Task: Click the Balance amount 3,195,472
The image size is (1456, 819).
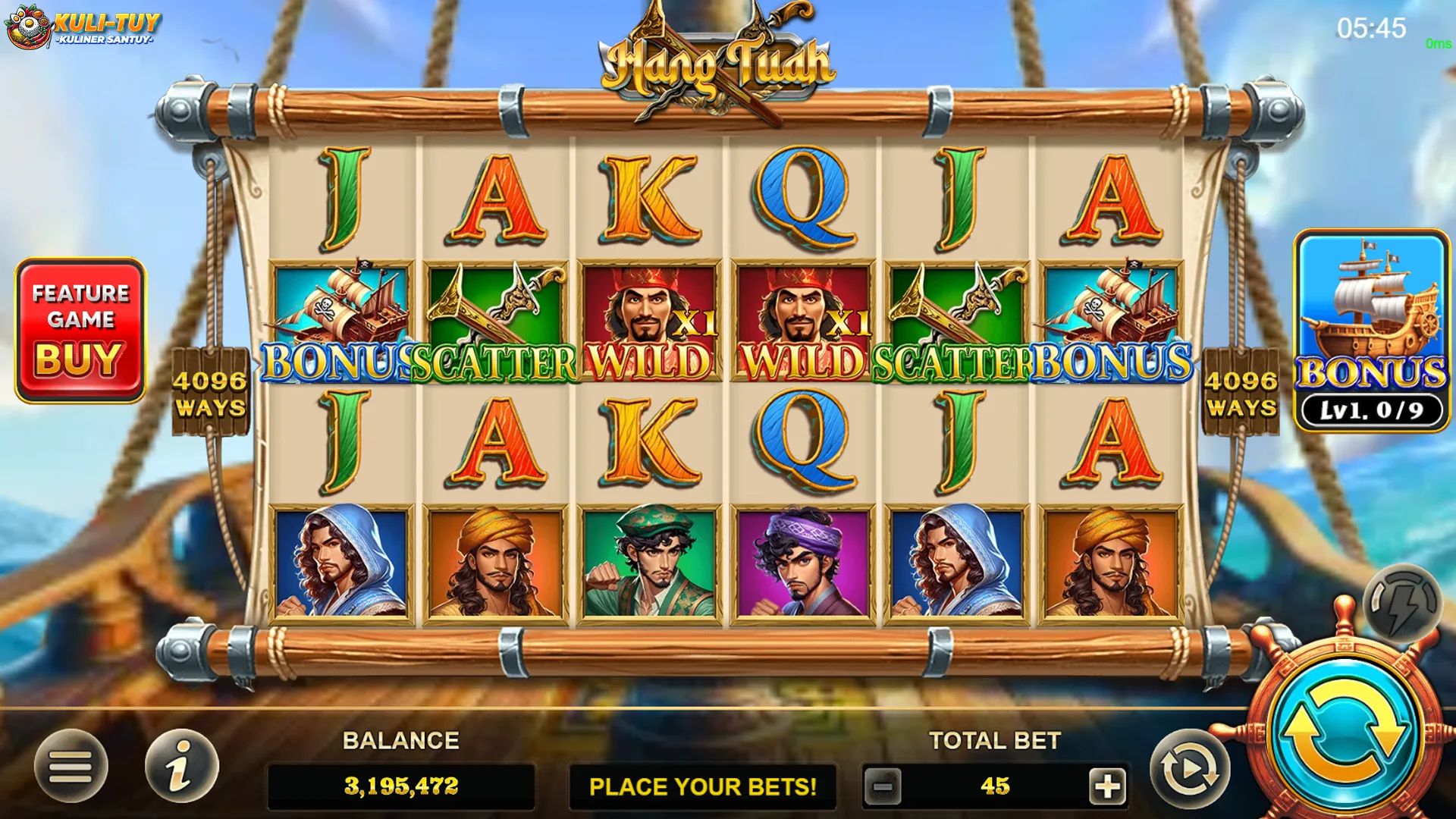Action: tap(402, 786)
